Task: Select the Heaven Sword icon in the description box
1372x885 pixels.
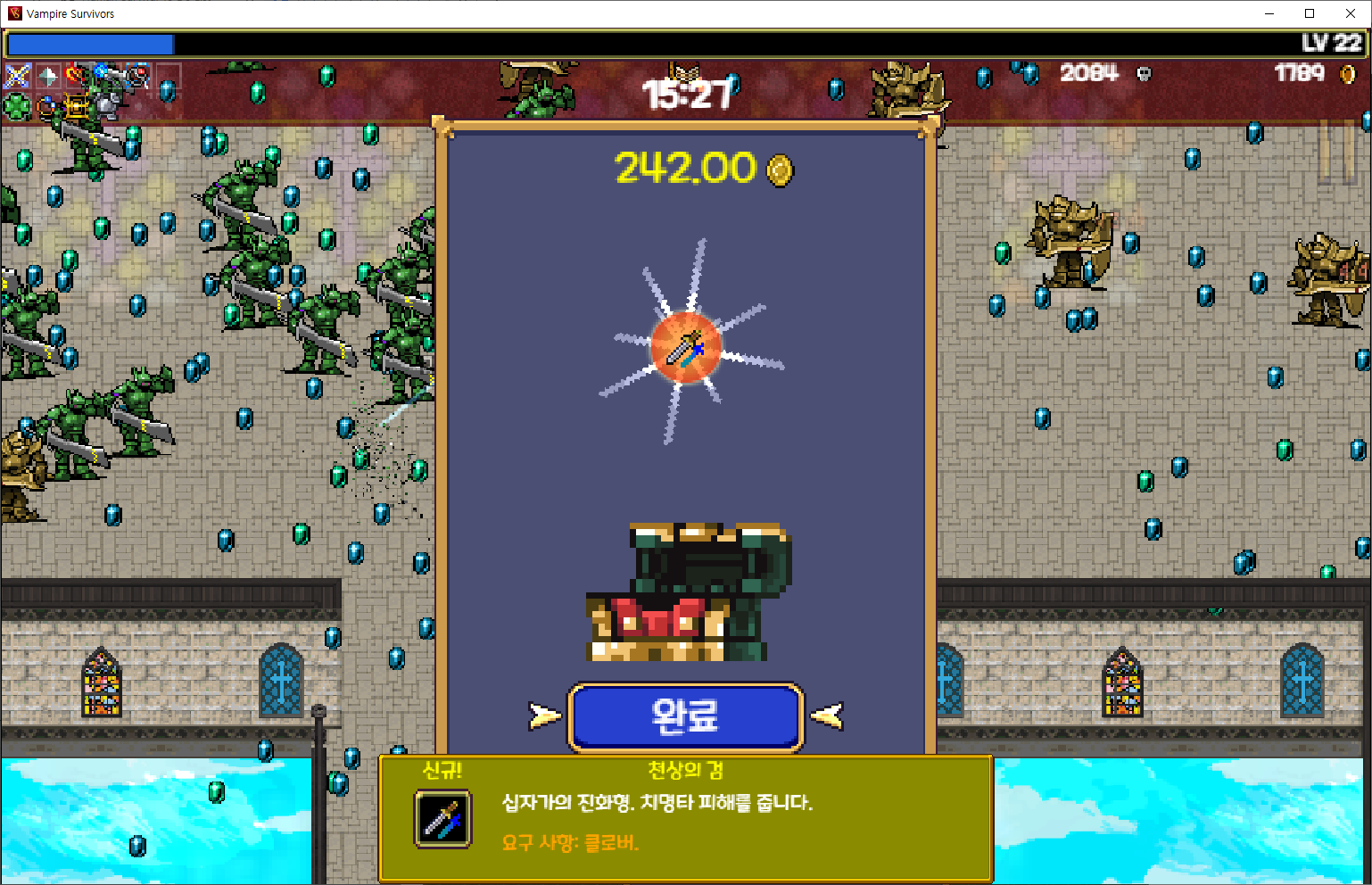Action: pyautogui.click(x=443, y=820)
